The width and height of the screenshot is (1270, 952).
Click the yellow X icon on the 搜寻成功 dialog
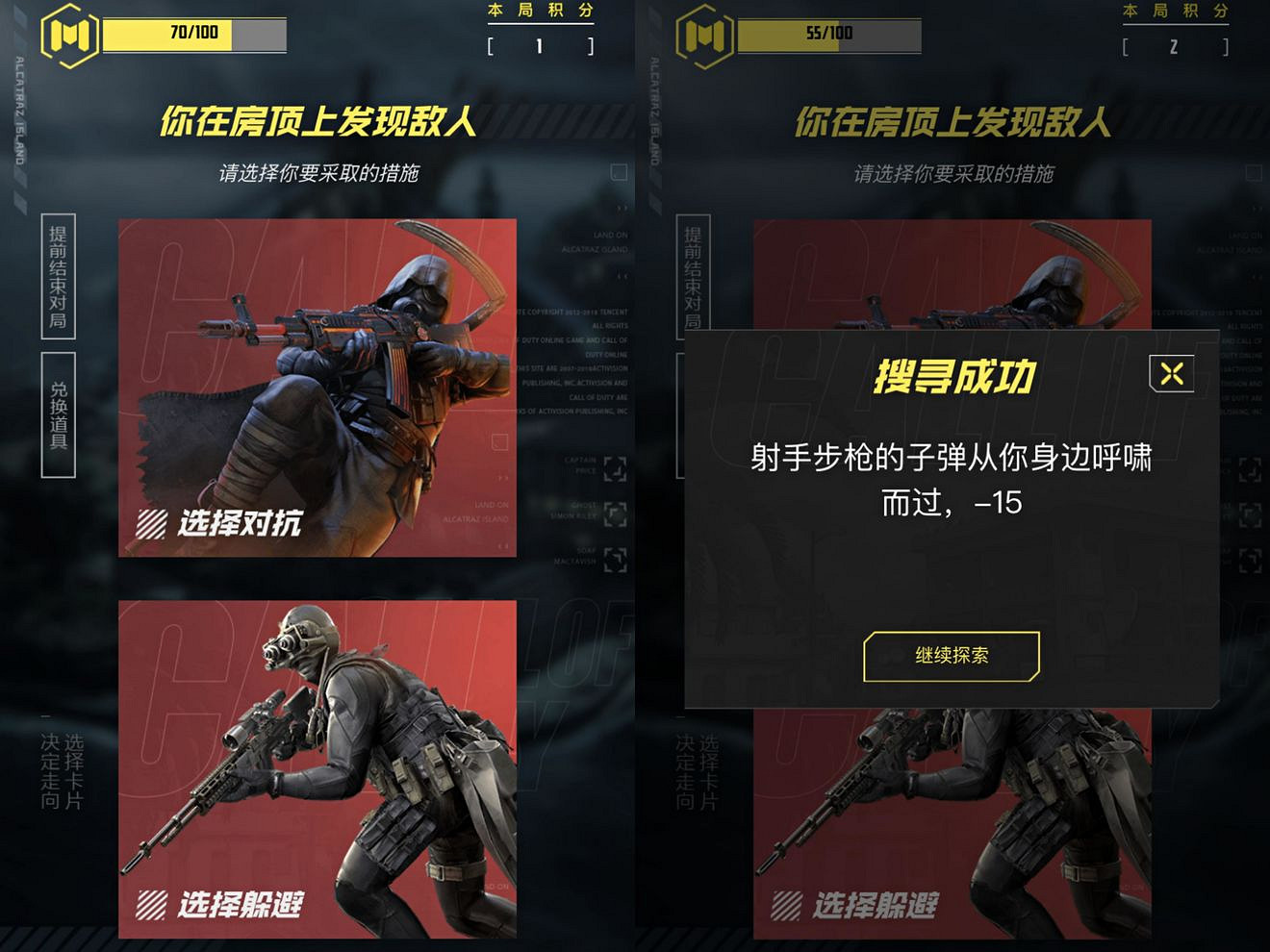click(x=1170, y=373)
